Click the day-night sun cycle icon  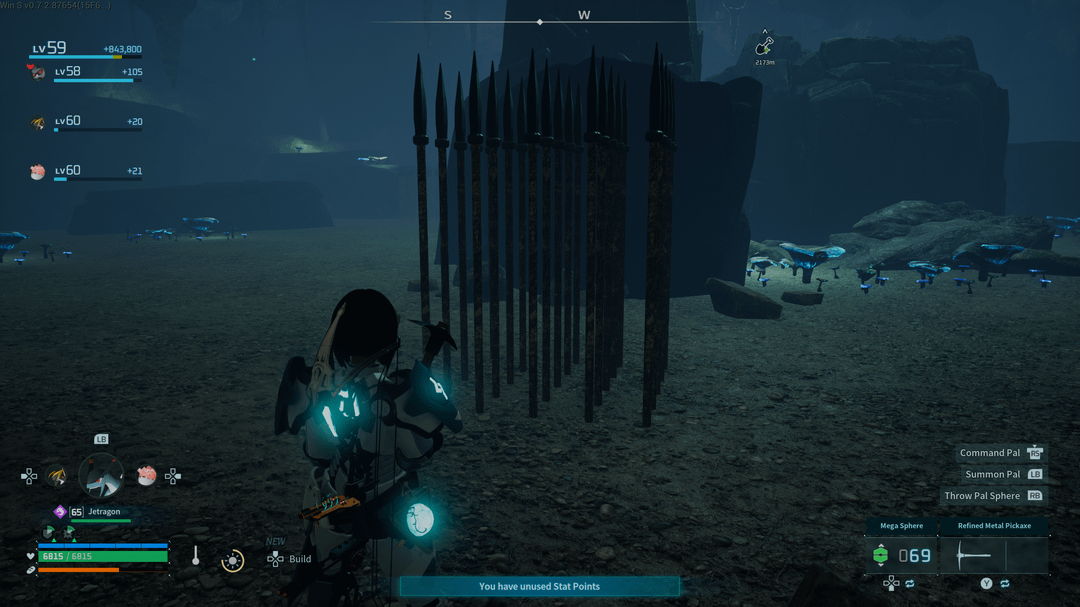pos(232,560)
